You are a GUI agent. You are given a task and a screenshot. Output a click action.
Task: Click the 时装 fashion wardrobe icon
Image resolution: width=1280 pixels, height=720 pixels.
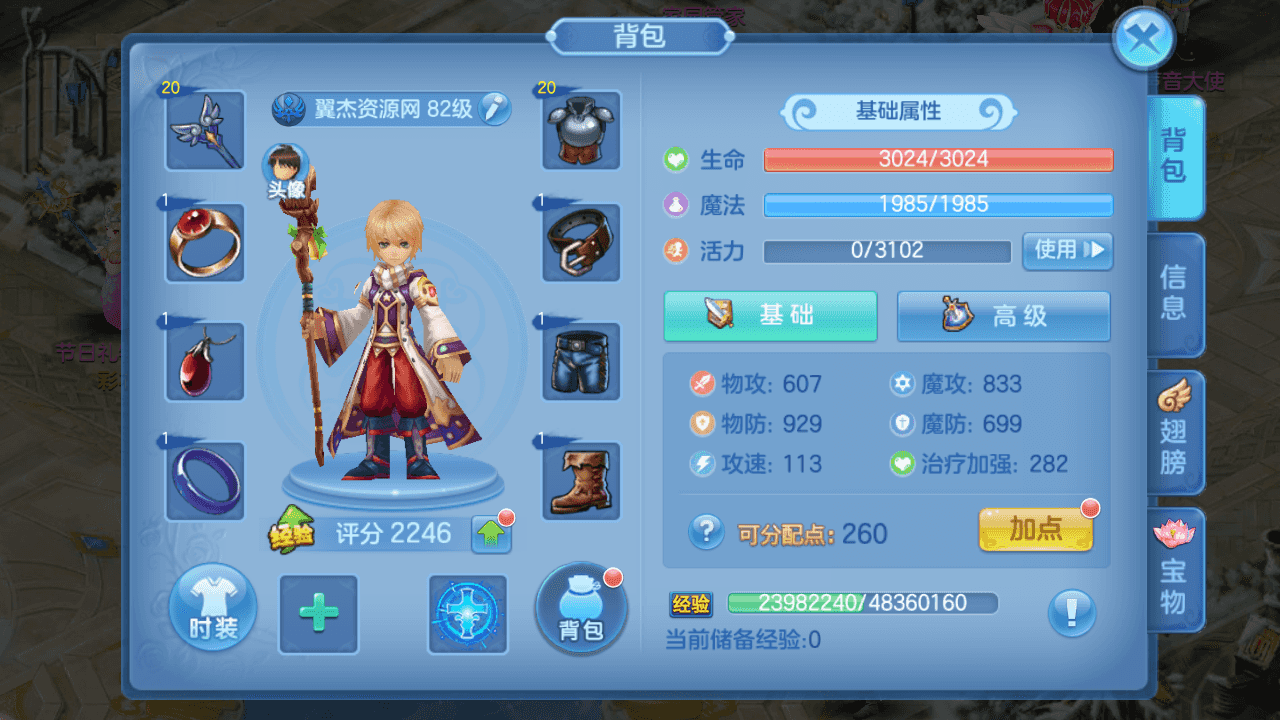point(211,610)
